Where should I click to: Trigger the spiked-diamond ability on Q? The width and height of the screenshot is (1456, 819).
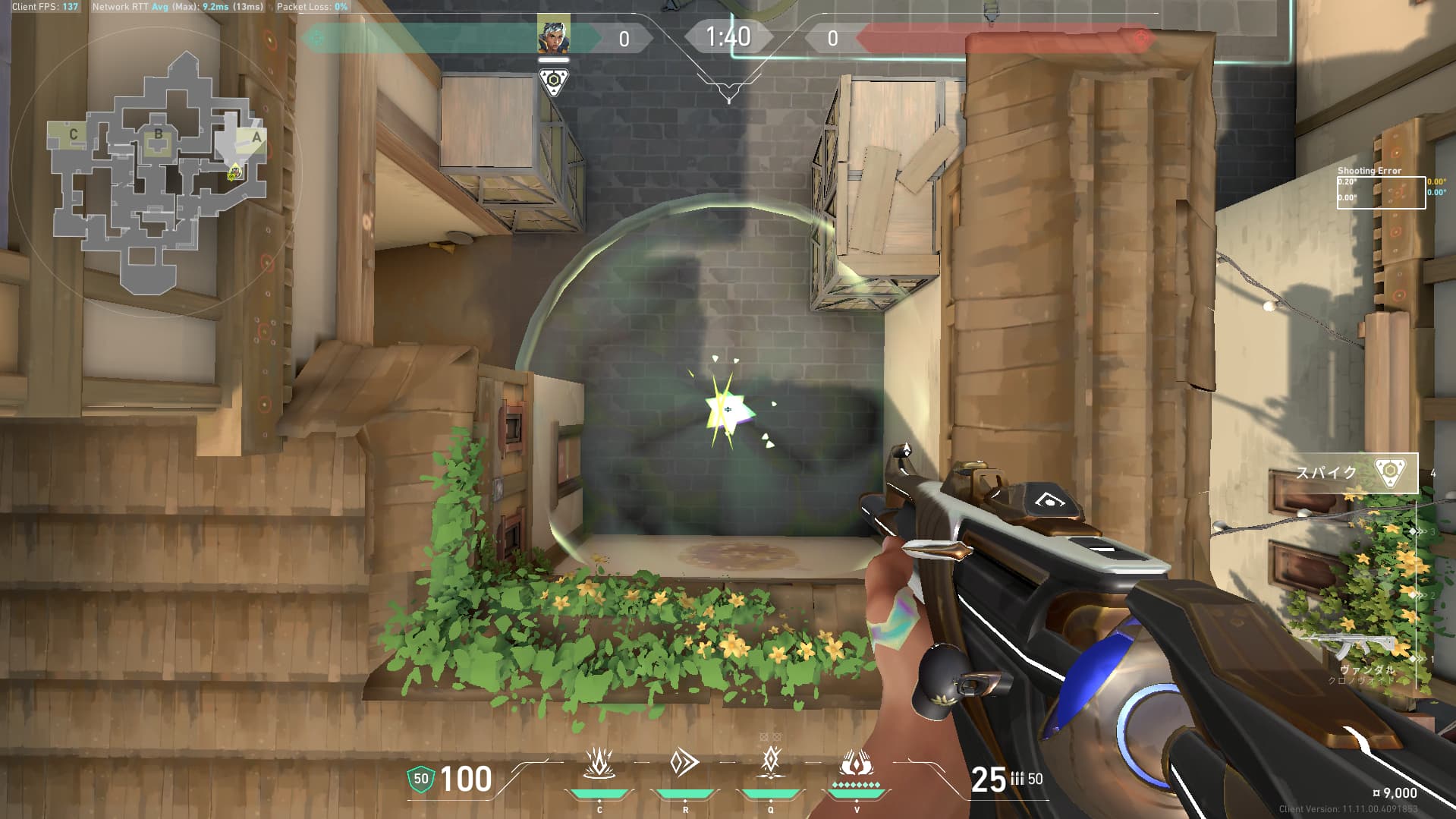tap(771, 761)
